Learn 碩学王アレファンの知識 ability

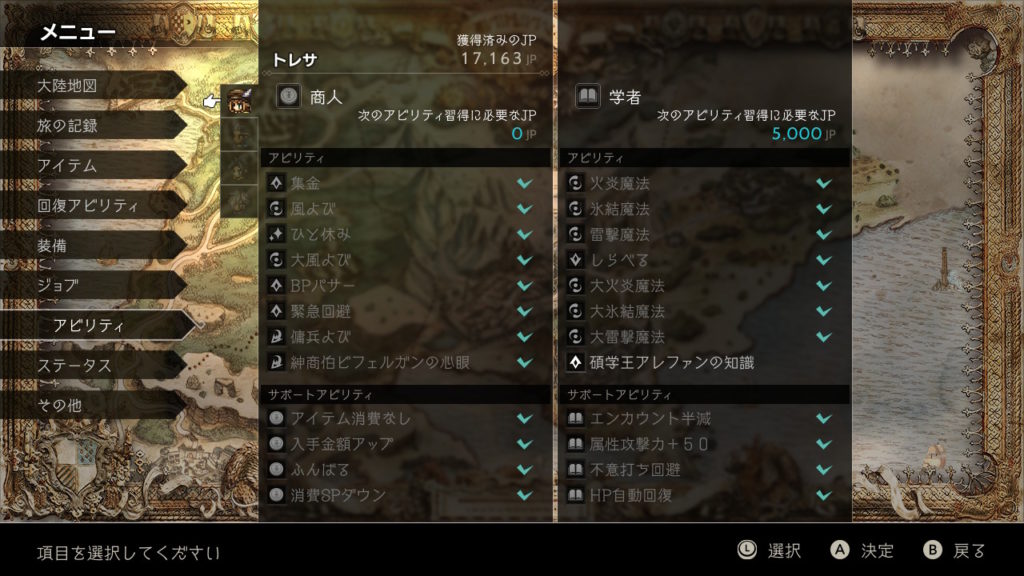click(x=702, y=362)
